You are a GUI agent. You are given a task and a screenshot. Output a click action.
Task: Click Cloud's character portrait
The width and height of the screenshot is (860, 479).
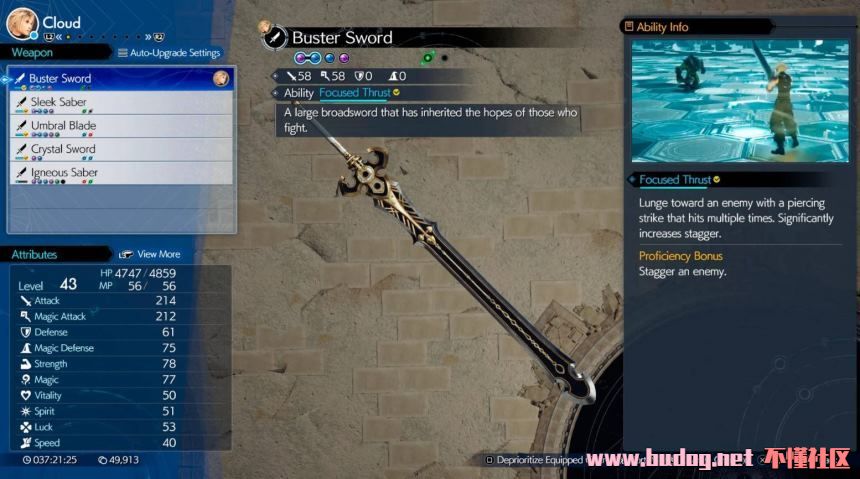(x=22, y=23)
